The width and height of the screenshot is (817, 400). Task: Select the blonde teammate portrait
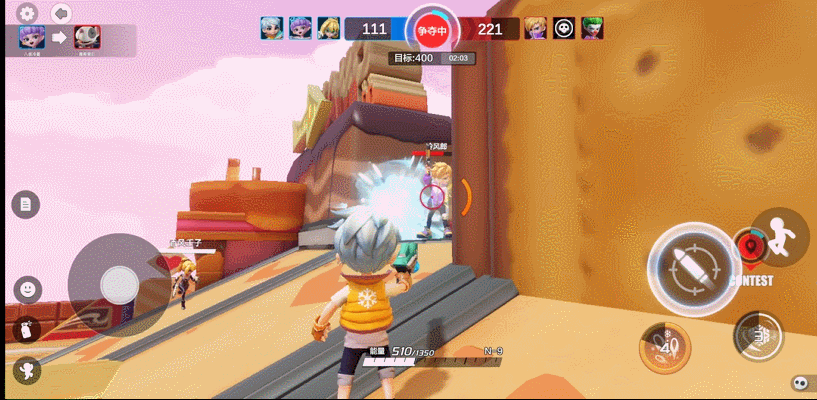click(328, 28)
